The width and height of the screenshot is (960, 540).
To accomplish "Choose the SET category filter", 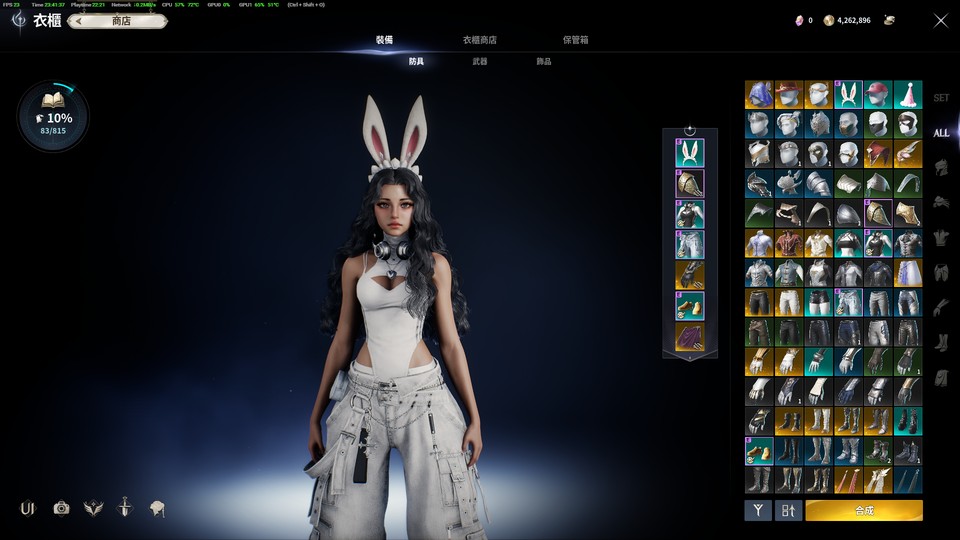I will click(941, 98).
